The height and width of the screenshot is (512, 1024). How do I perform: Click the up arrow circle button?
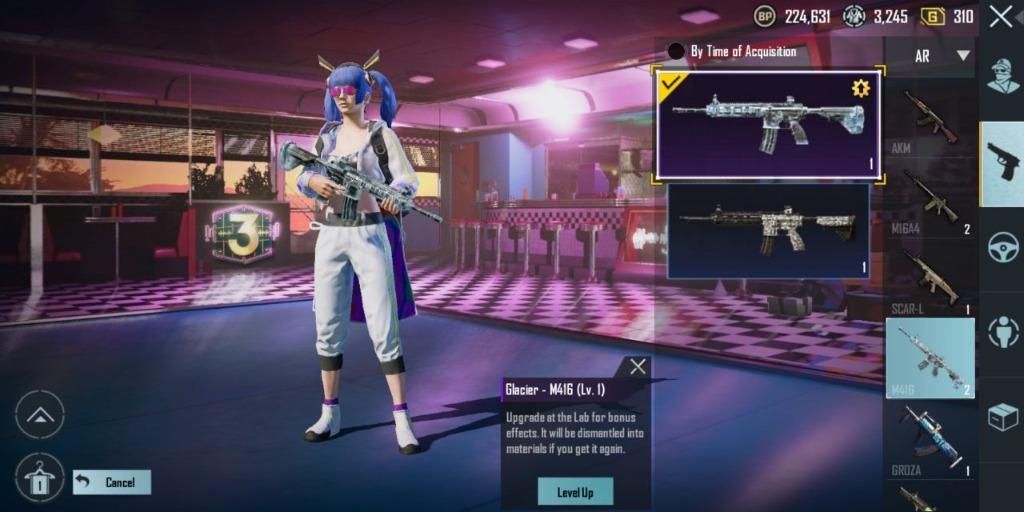coord(40,415)
